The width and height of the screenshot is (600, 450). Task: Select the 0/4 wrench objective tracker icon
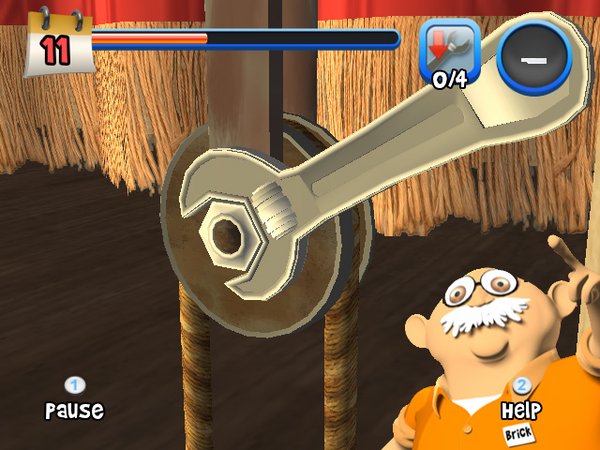click(x=449, y=53)
